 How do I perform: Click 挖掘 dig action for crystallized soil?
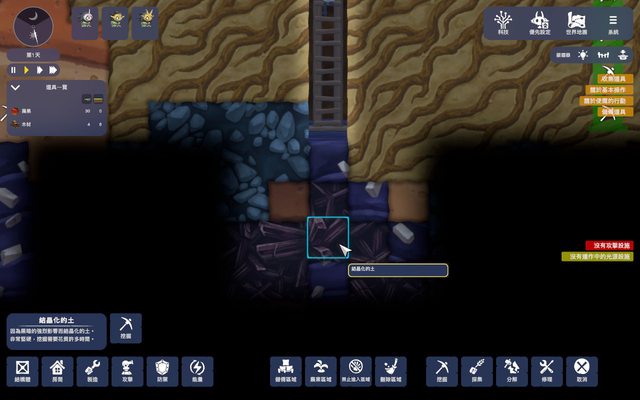coord(126,328)
